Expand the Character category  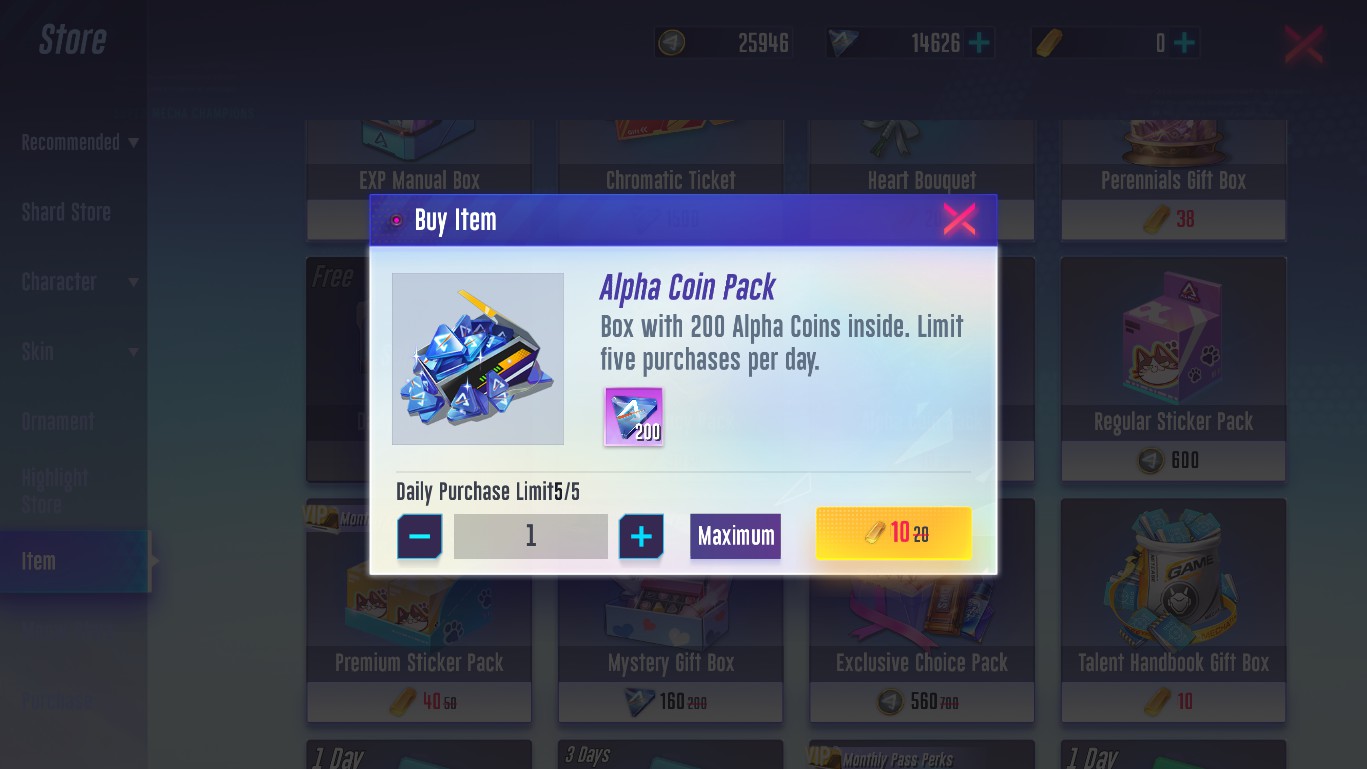78,282
